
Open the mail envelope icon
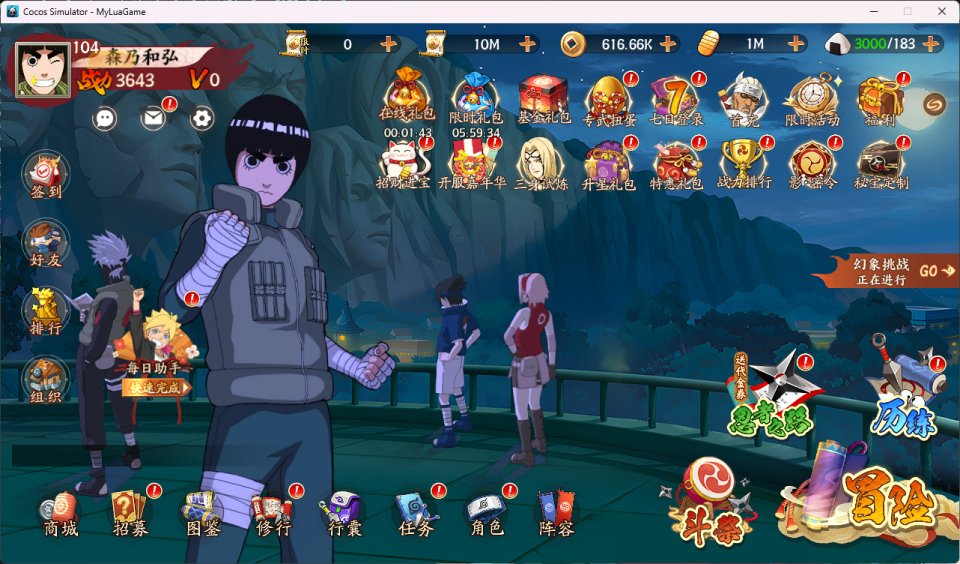(x=153, y=118)
